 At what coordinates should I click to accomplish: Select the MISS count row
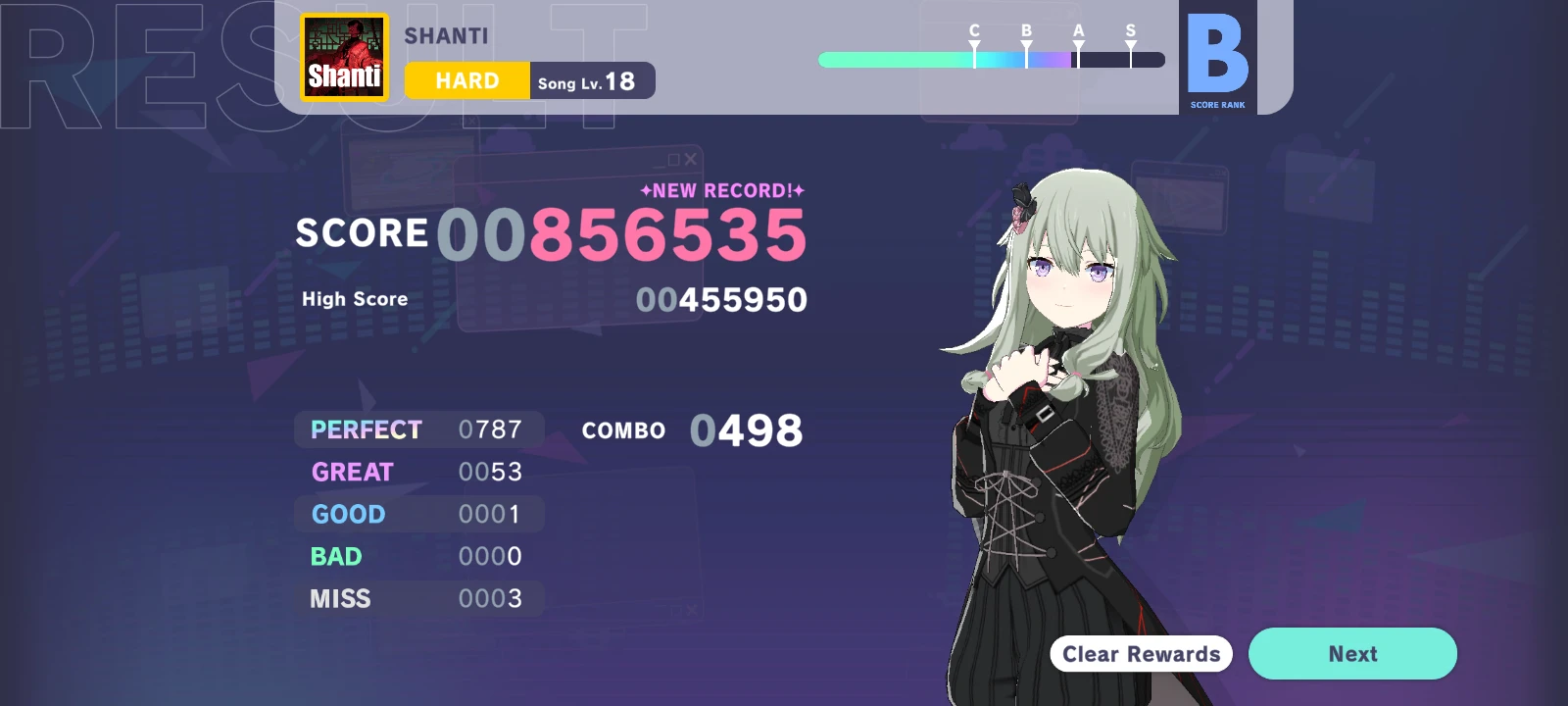coord(418,598)
